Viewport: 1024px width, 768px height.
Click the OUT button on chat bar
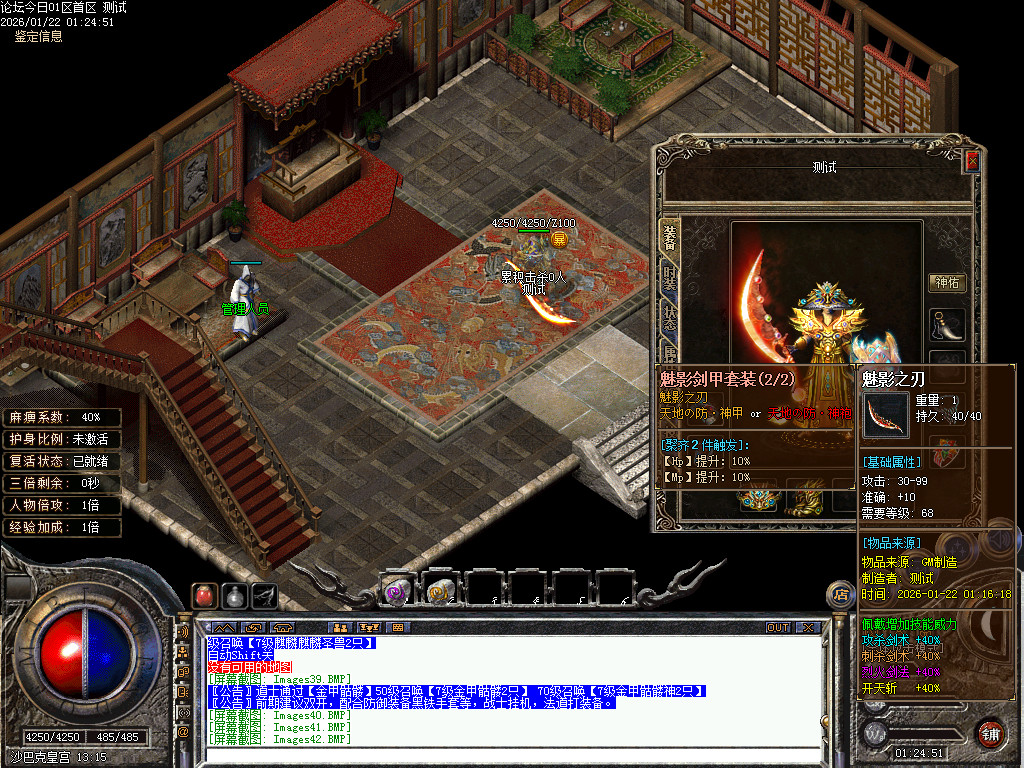click(x=778, y=627)
